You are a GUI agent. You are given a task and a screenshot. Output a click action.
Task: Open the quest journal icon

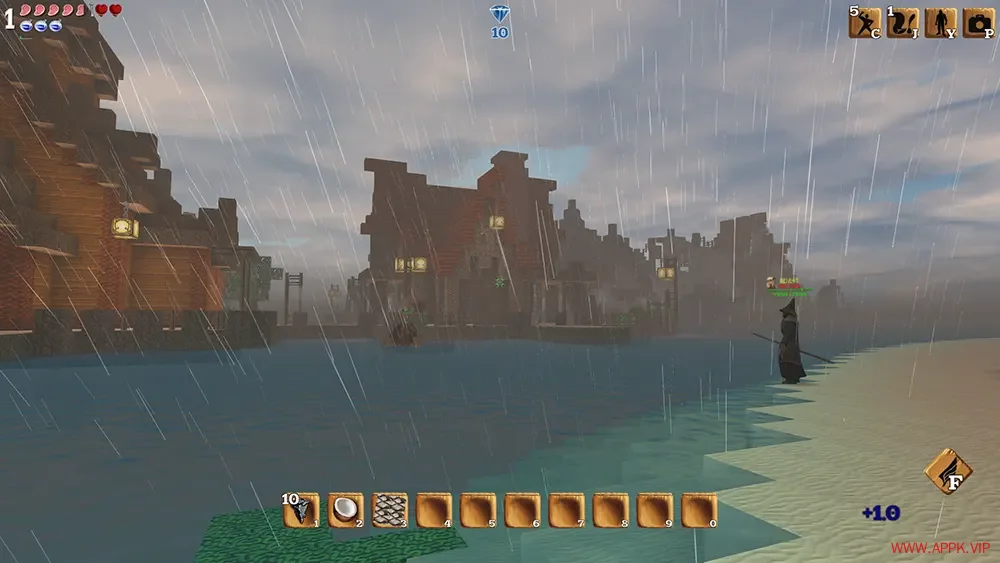pos(902,23)
